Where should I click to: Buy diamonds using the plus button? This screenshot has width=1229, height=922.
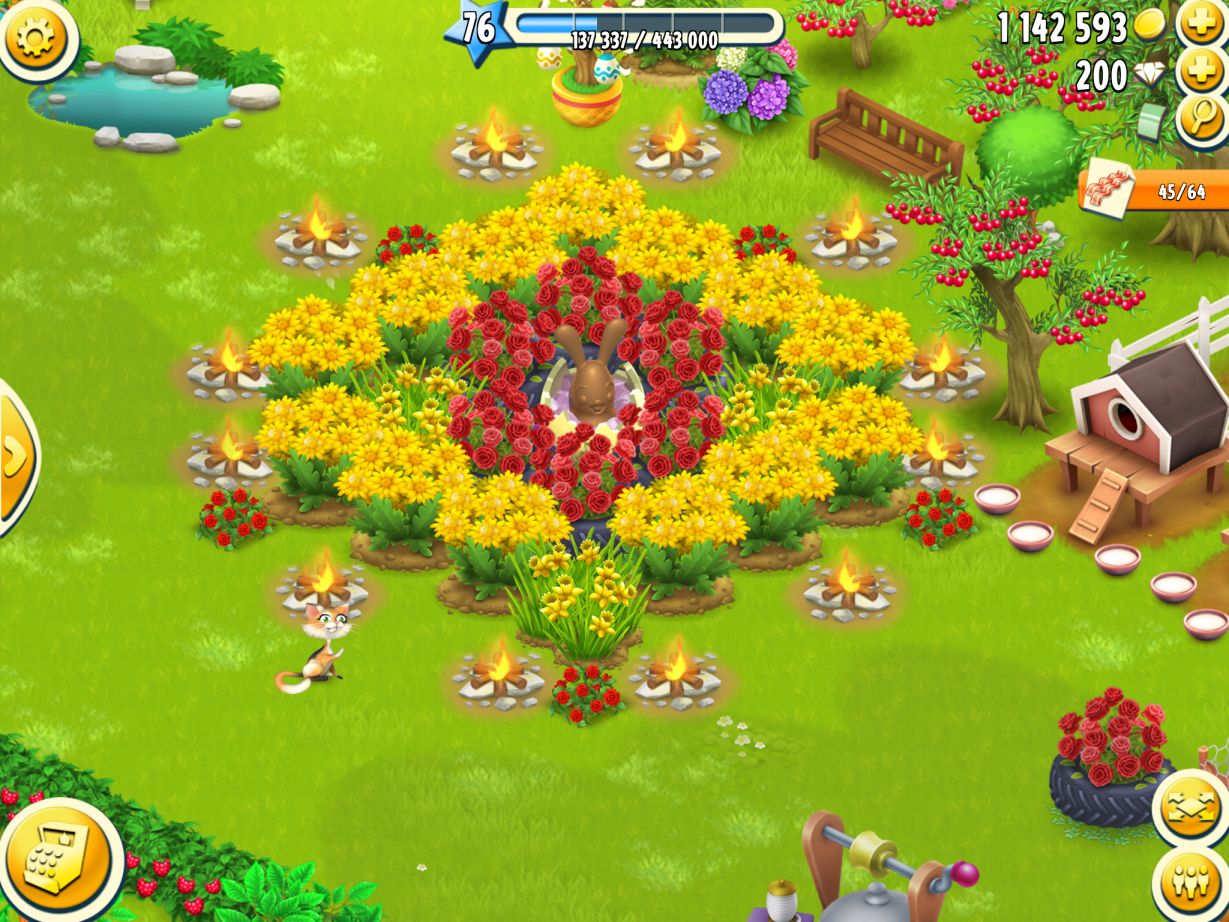pyautogui.click(x=1201, y=72)
